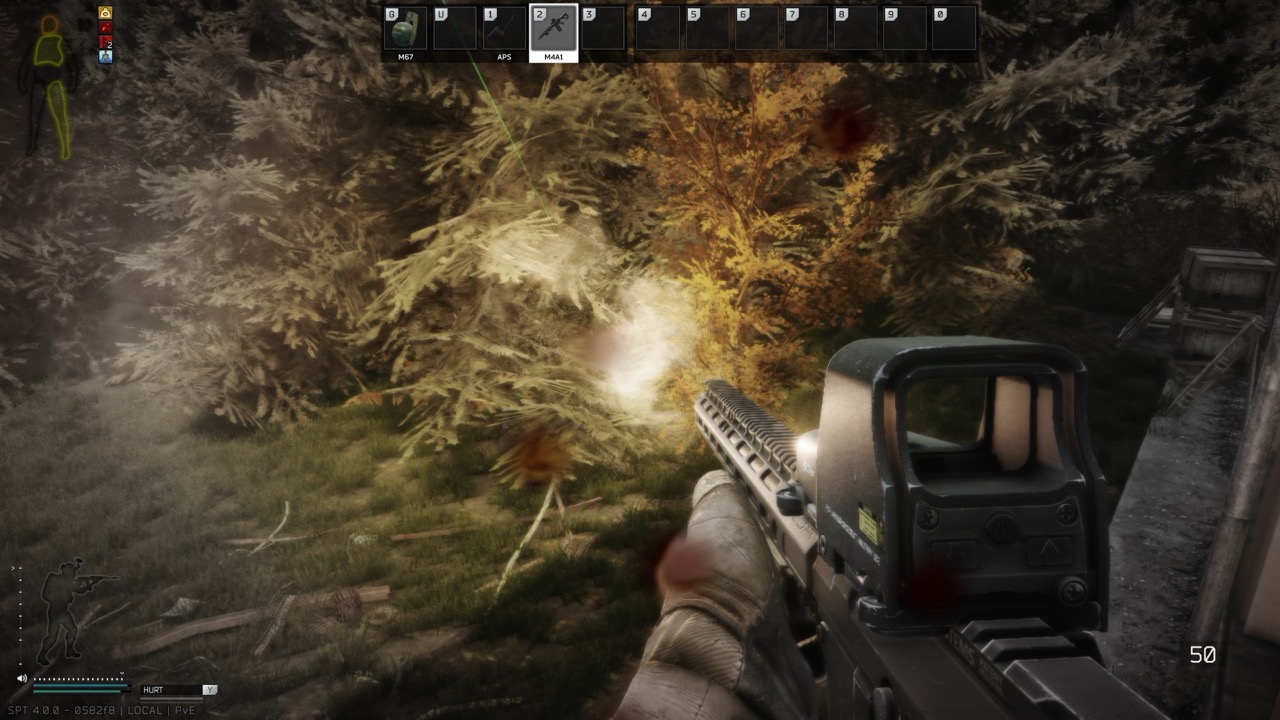Image resolution: width=1280 pixels, height=720 pixels.
Task: Expand the Y keybind selector beside HURT
Action: coord(210,690)
